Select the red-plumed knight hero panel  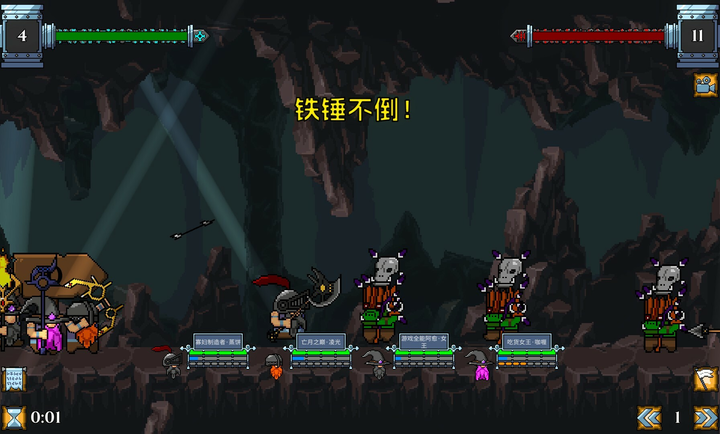pos(218,351)
